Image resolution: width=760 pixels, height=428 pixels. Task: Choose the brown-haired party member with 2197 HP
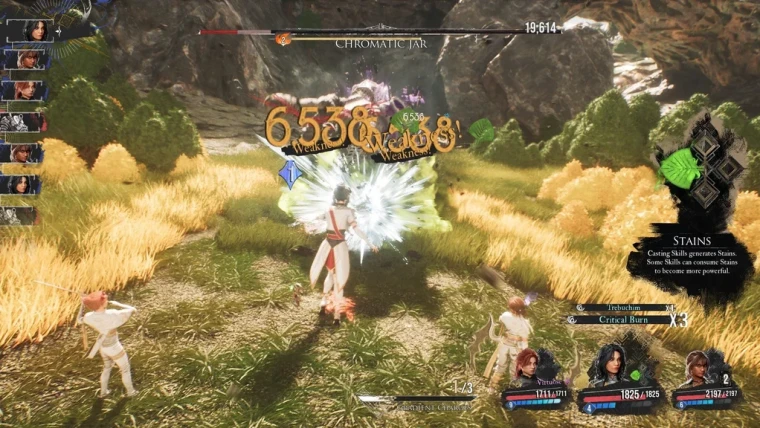[x=698, y=368]
